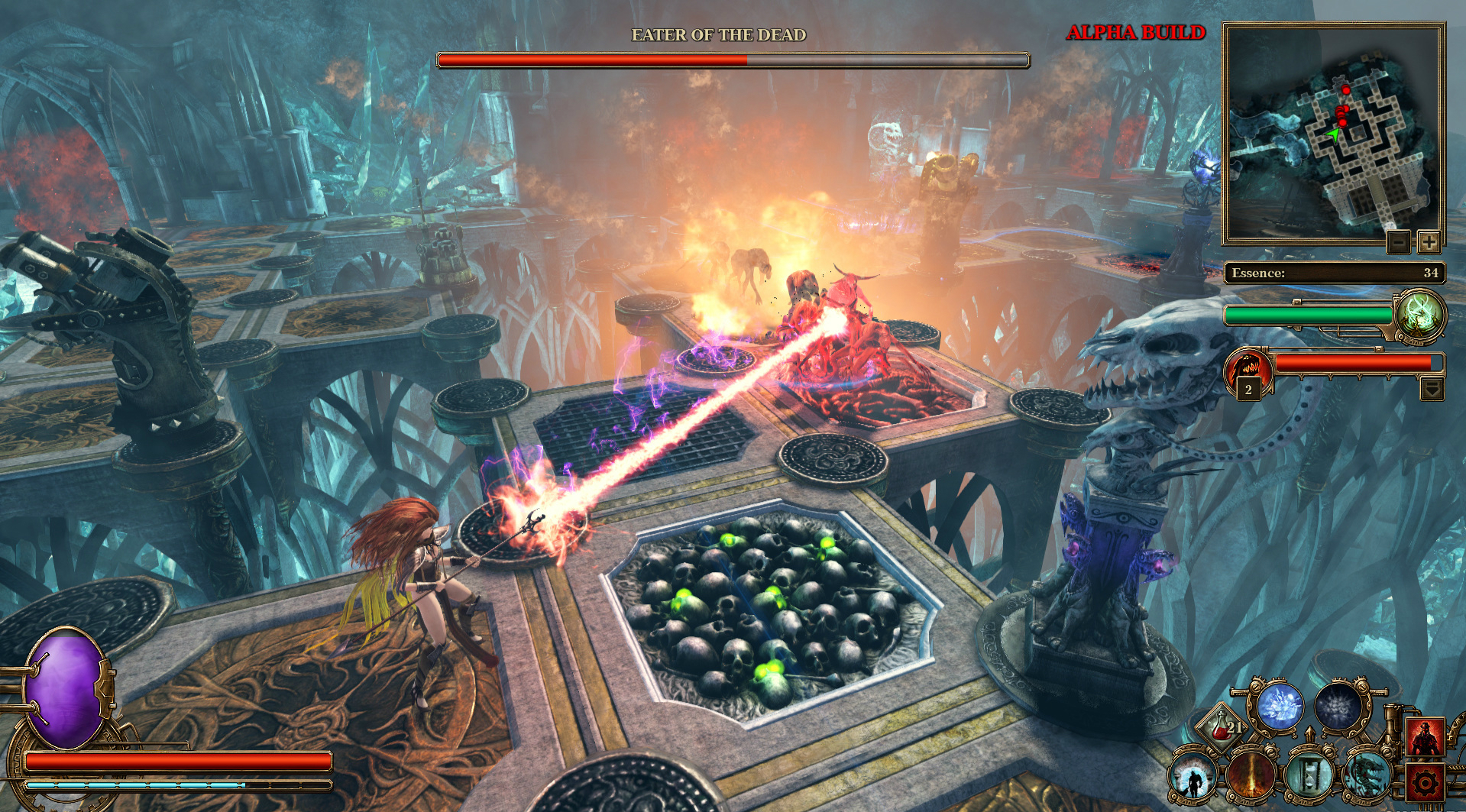
Task: Click the Eater of the Dead boss health bar
Action: click(x=732, y=58)
